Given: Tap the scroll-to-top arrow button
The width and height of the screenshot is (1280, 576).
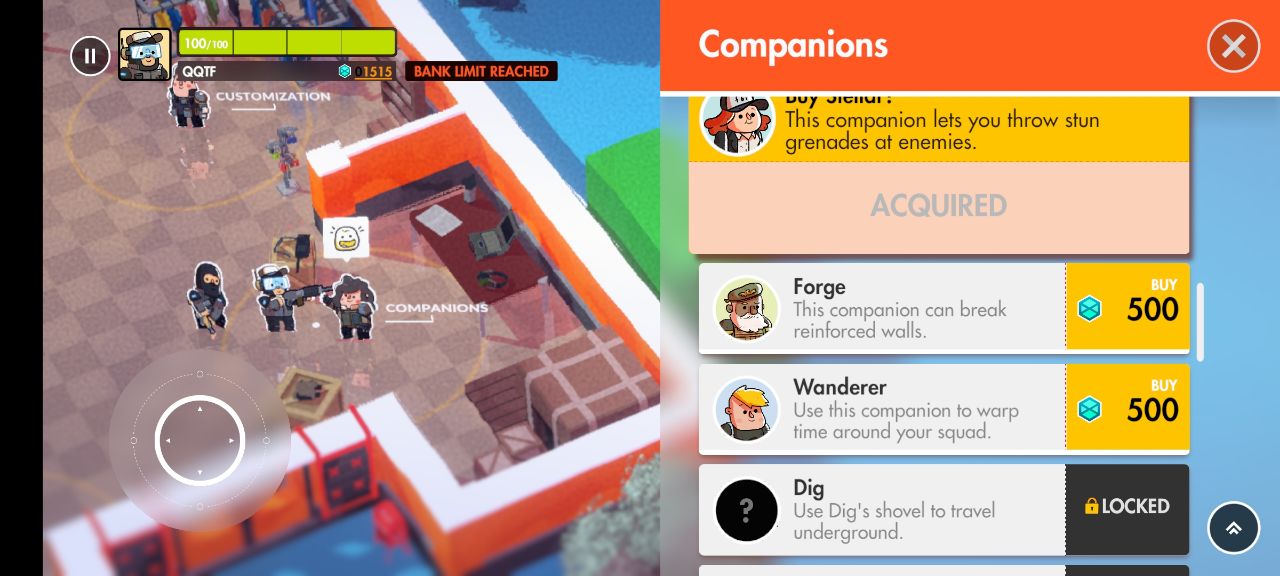Looking at the screenshot, I should coord(1233,528).
